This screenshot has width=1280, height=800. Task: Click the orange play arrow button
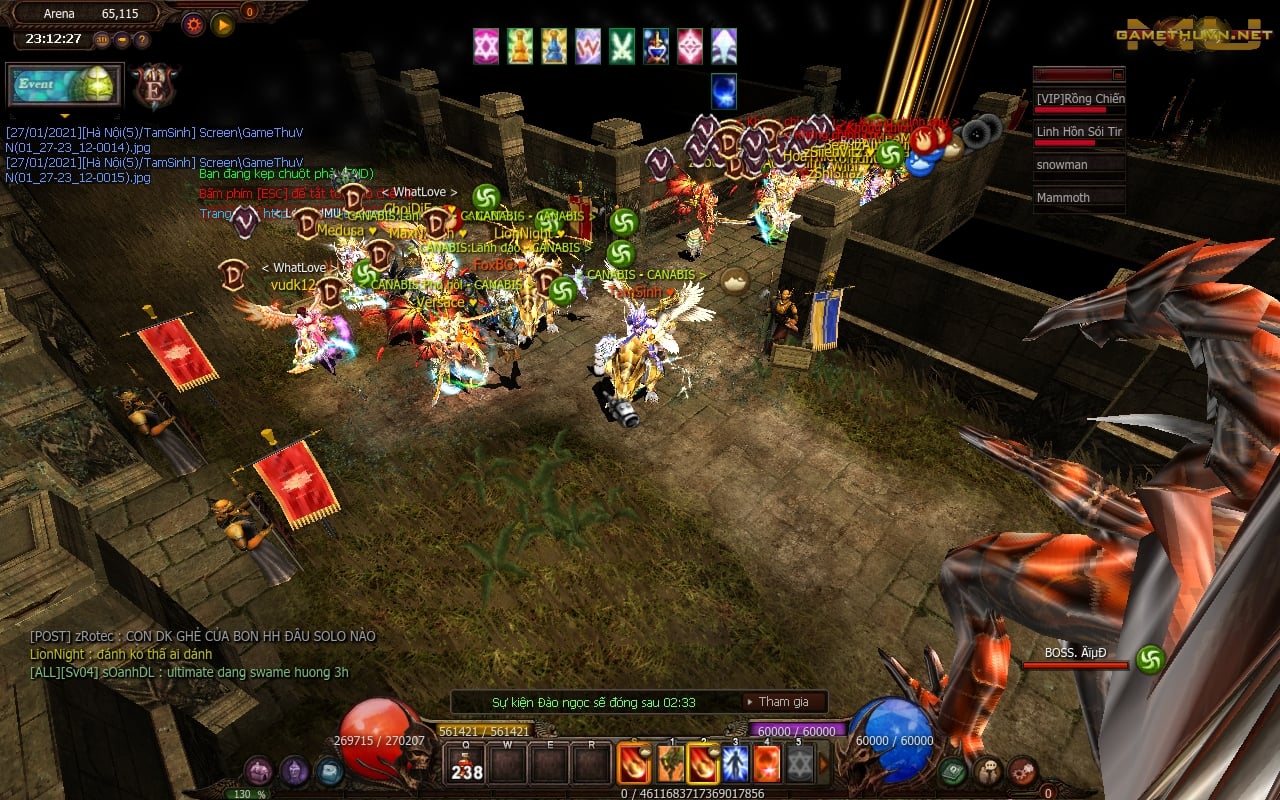click(222, 24)
